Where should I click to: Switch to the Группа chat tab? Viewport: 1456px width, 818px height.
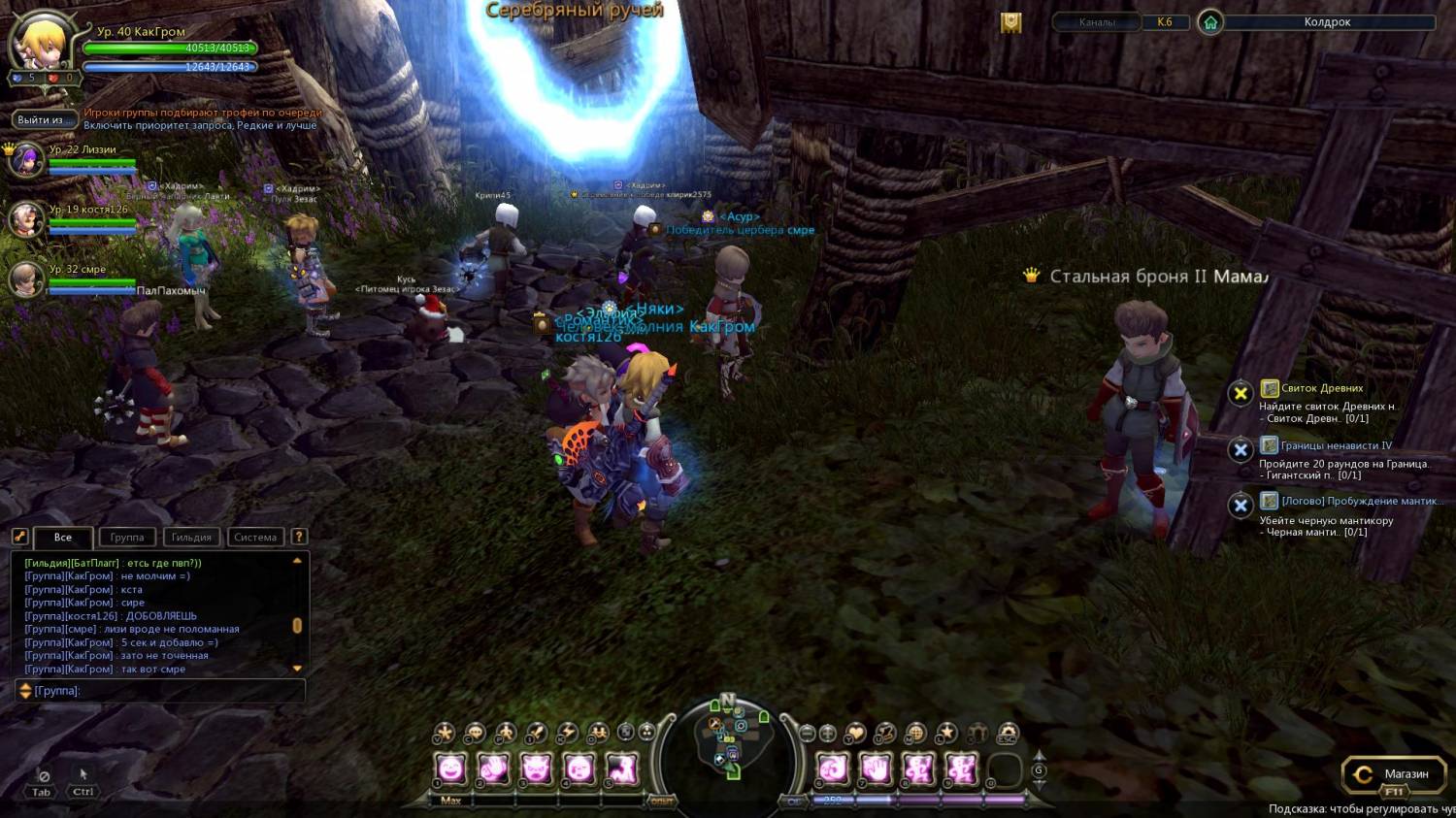coord(127,538)
